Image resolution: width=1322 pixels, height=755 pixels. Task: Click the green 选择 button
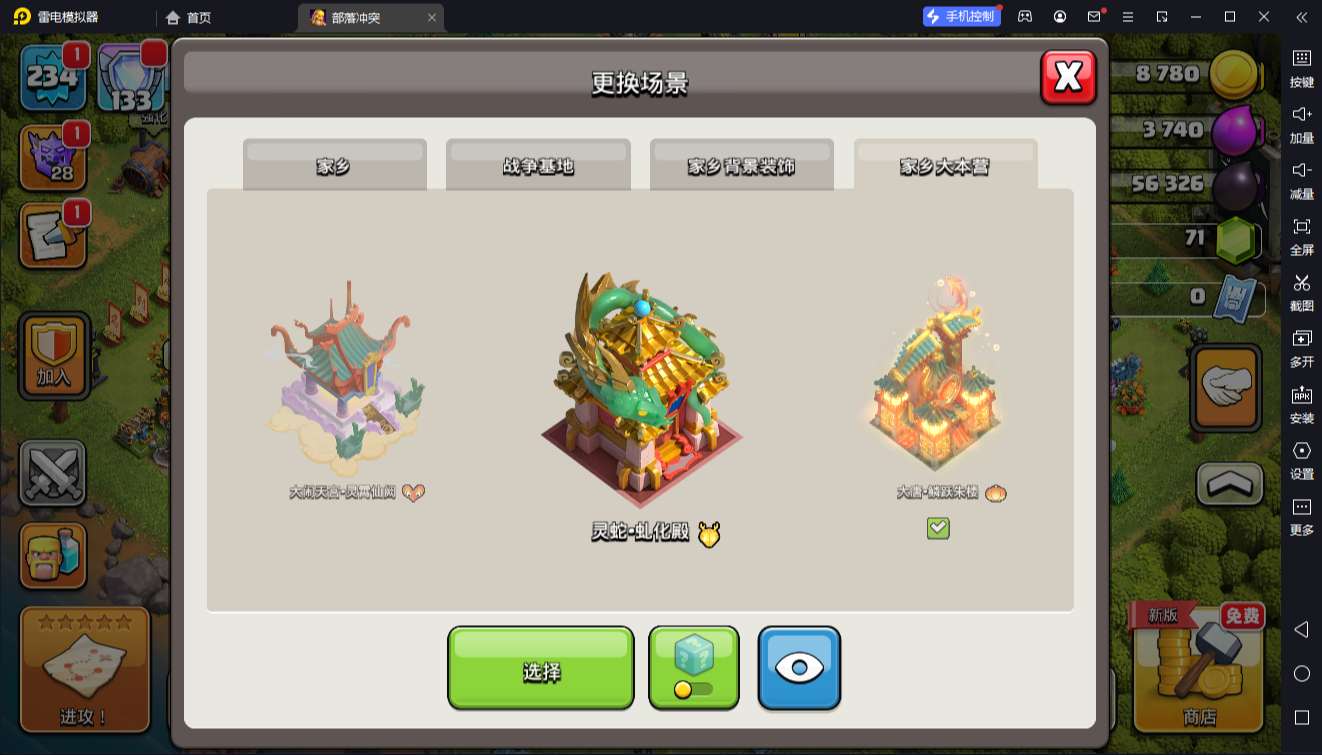coord(540,668)
